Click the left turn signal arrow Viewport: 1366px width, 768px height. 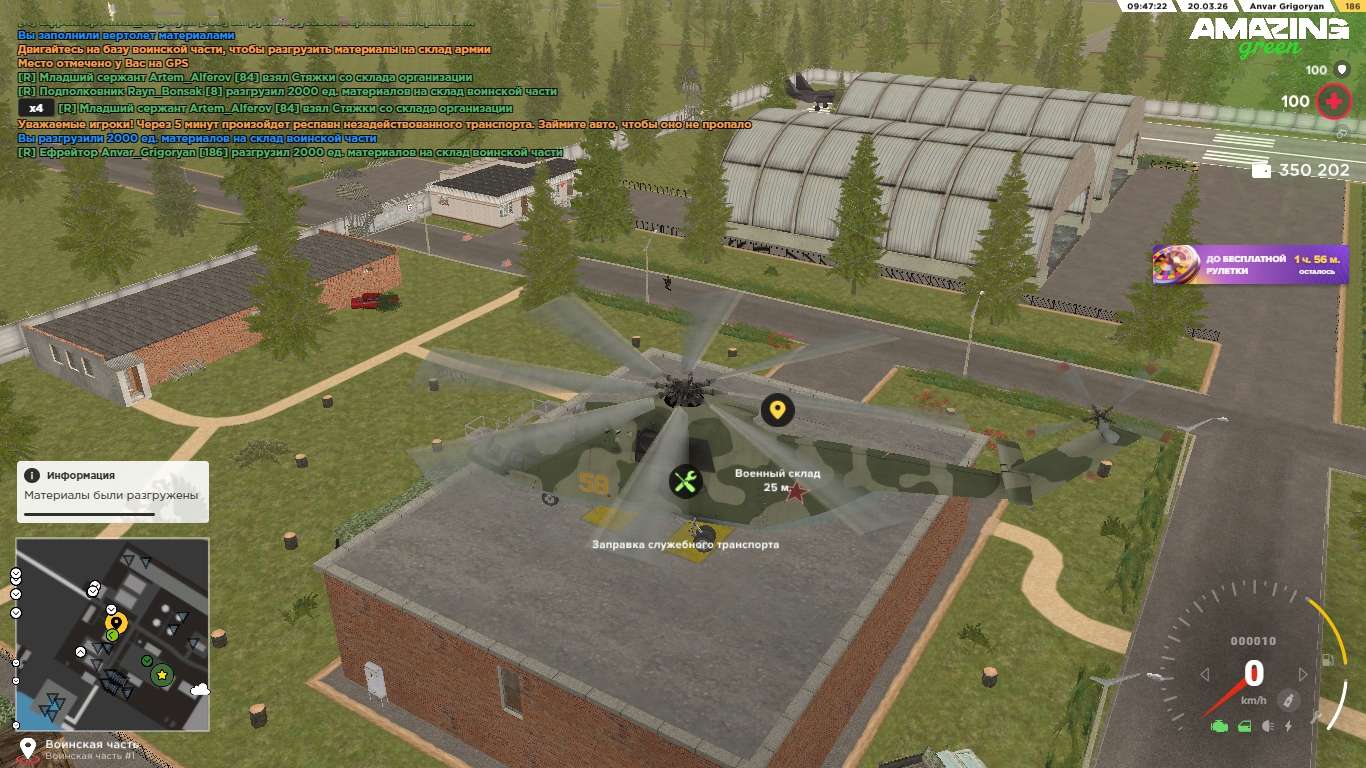pos(1205,675)
